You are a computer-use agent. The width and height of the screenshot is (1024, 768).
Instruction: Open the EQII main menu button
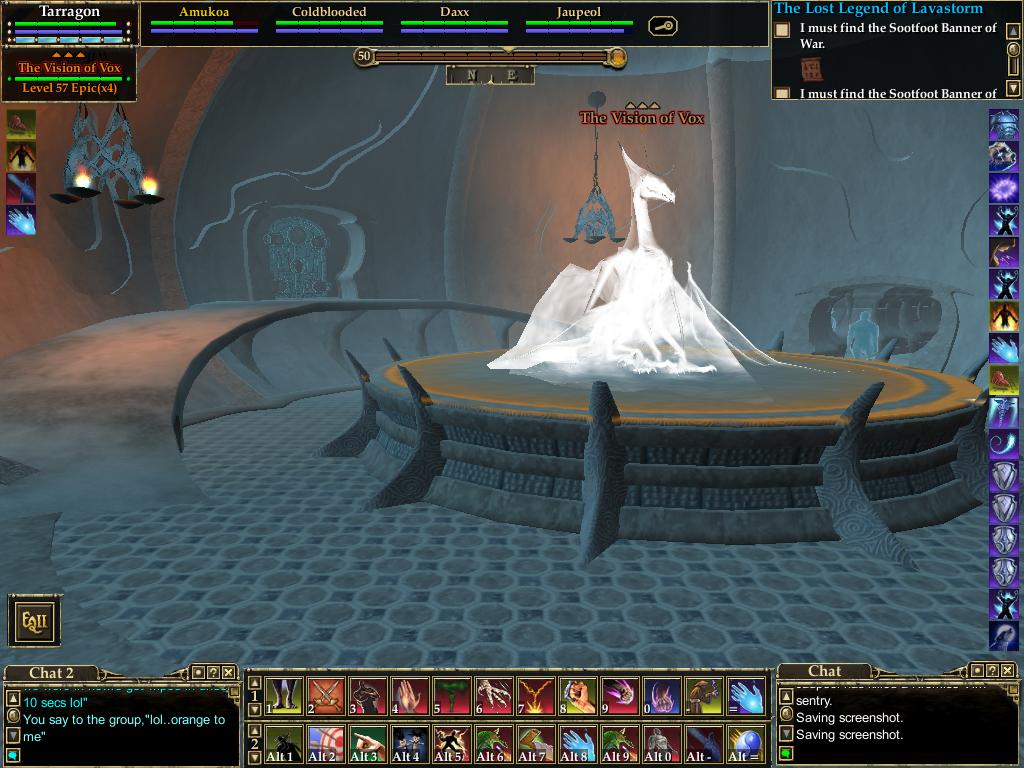[x=35, y=621]
